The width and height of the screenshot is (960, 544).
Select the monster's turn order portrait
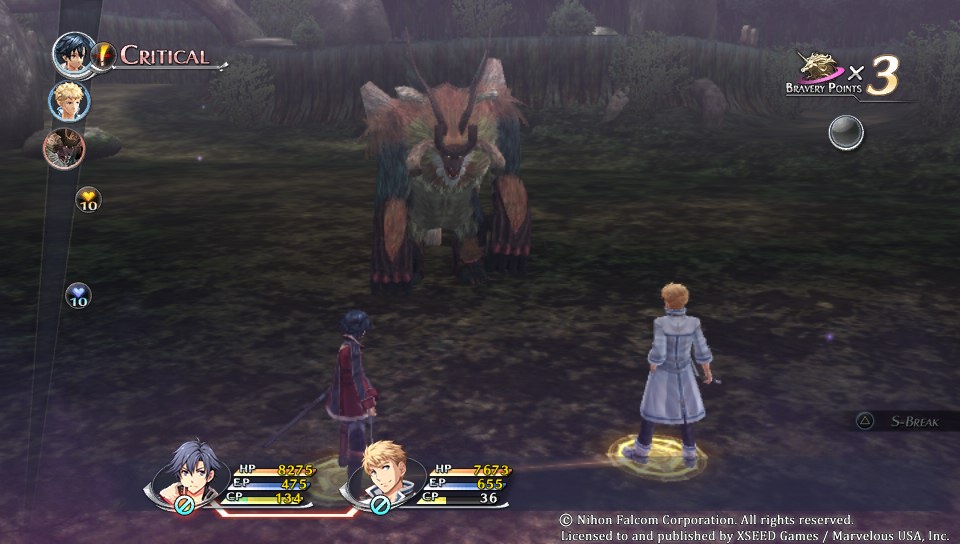pos(64,148)
